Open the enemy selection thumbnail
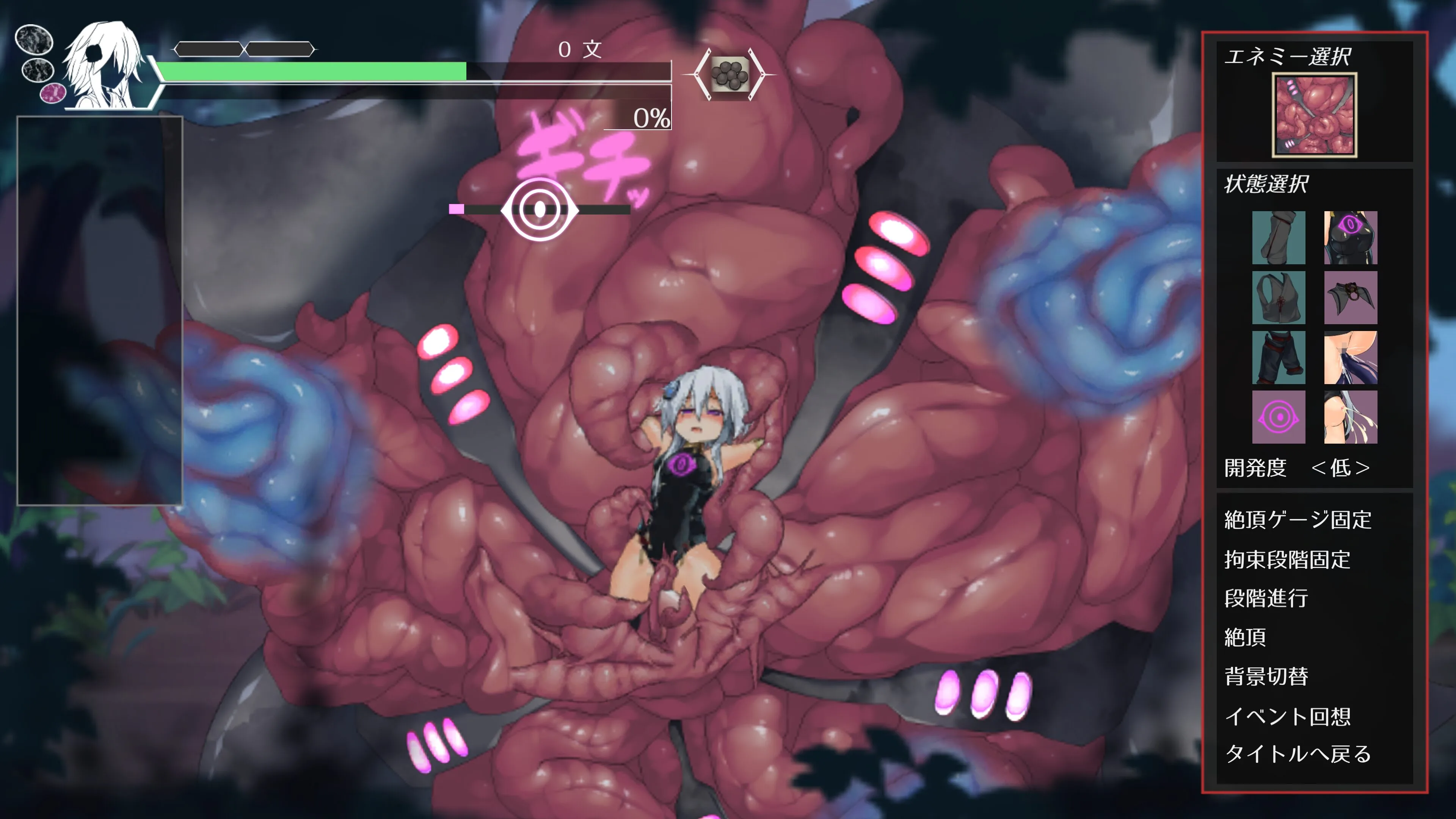Viewport: 1456px width, 819px height. [x=1314, y=115]
